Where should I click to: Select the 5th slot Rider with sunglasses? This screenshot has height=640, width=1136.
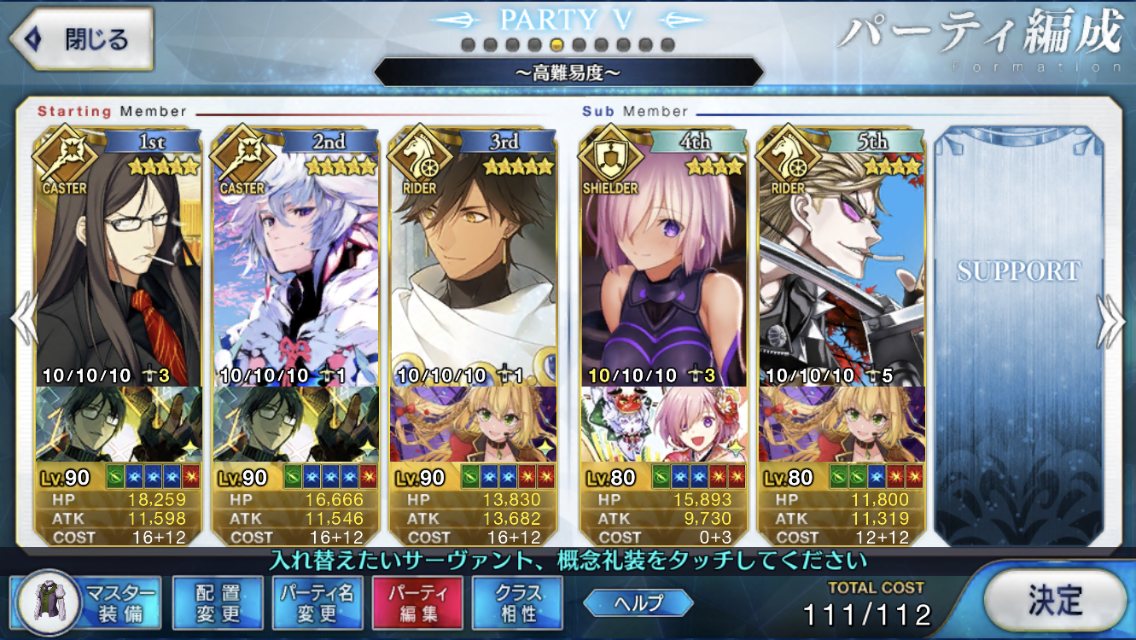842,270
